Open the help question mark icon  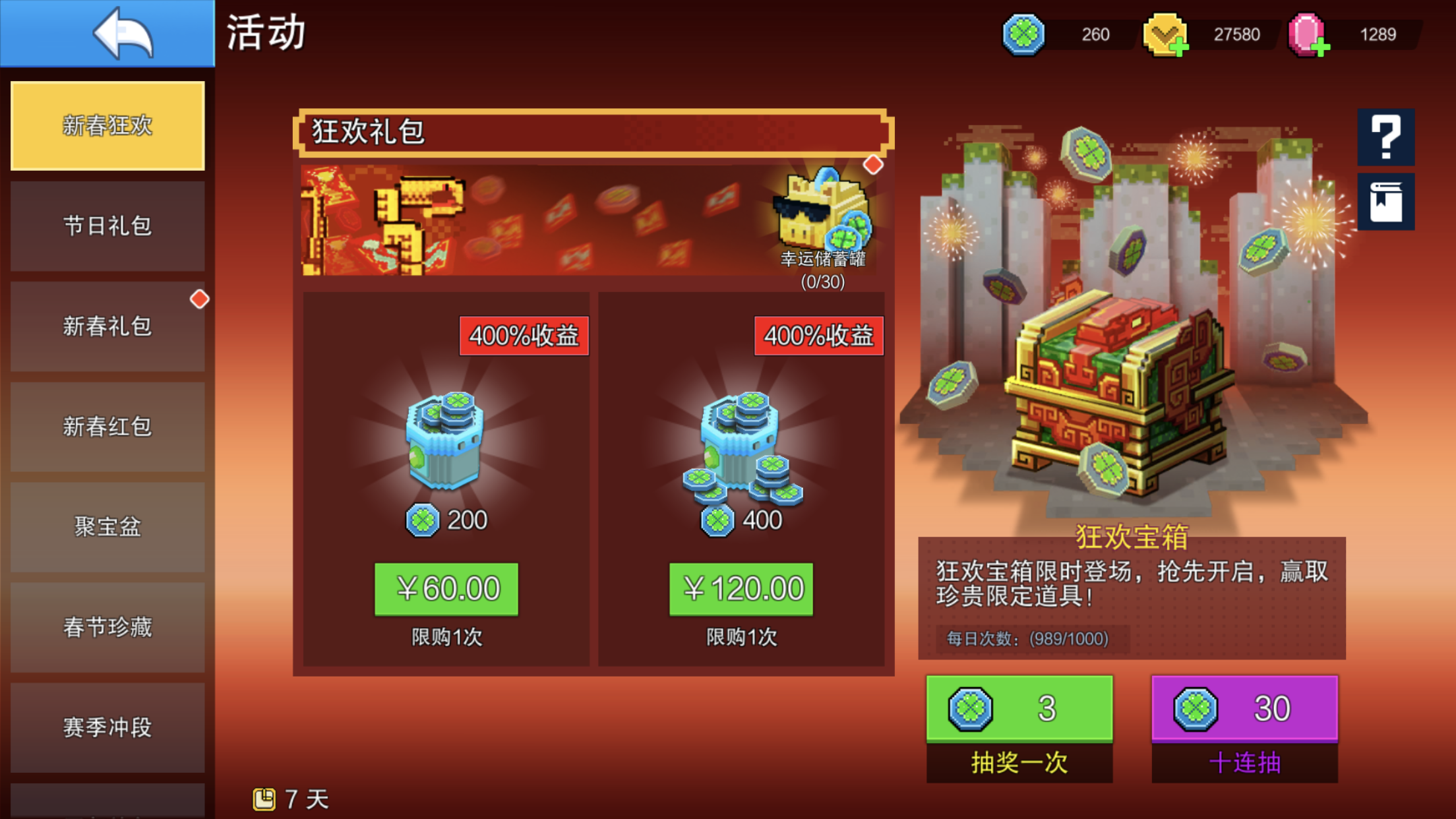pos(1386,138)
